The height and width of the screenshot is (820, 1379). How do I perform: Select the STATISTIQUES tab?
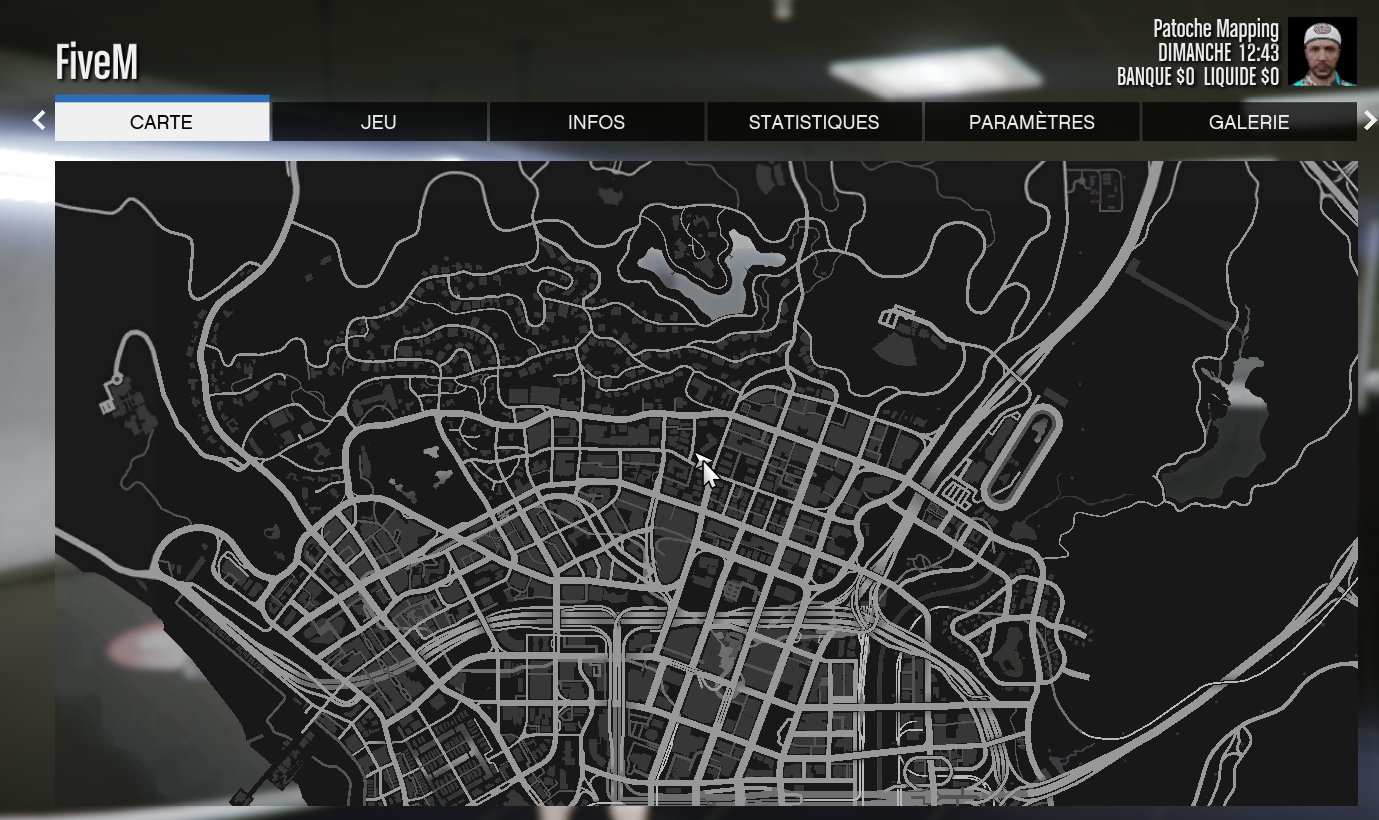coord(814,122)
